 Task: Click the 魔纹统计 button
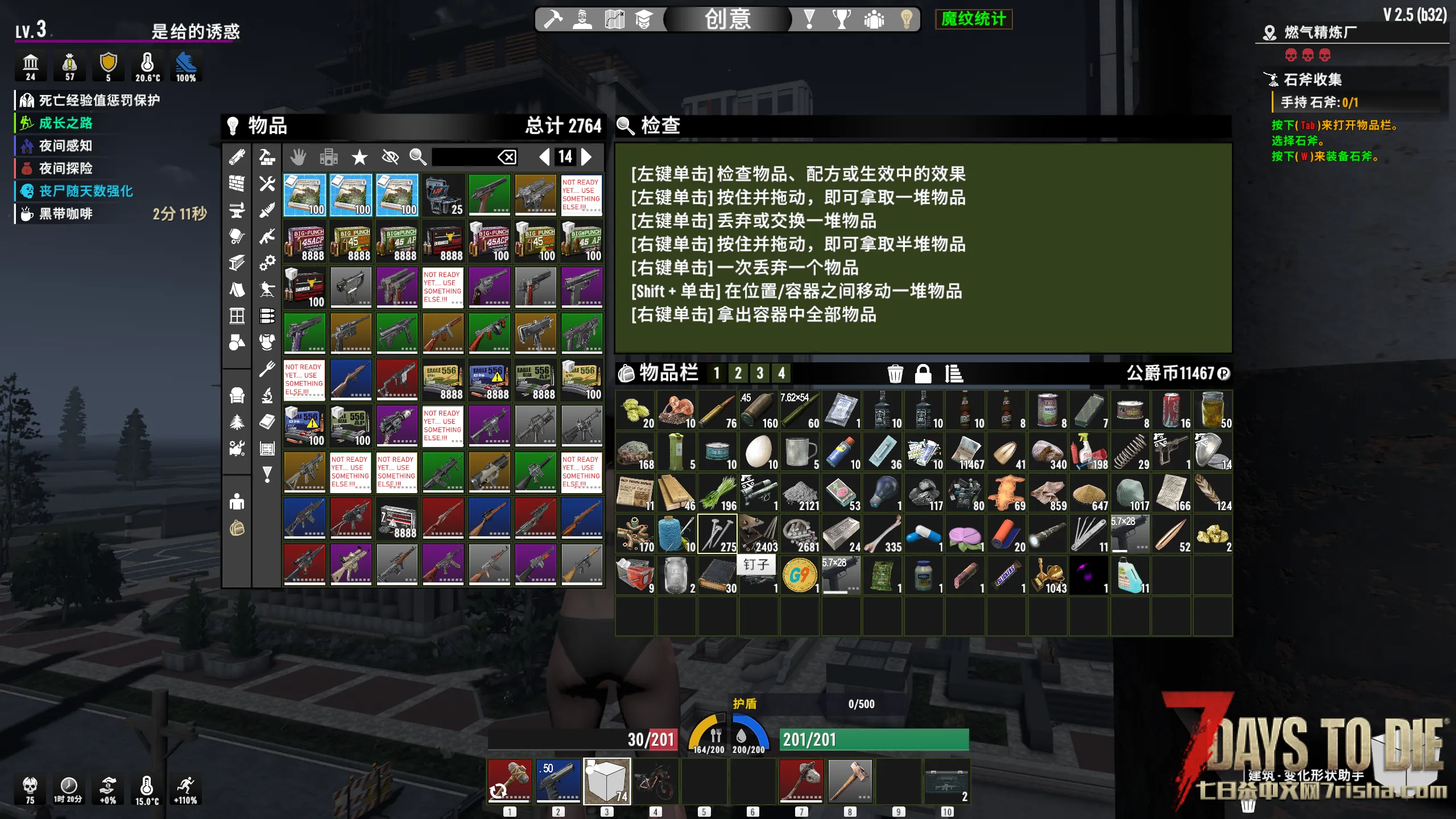pyautogui.click(x=973, y=19)
